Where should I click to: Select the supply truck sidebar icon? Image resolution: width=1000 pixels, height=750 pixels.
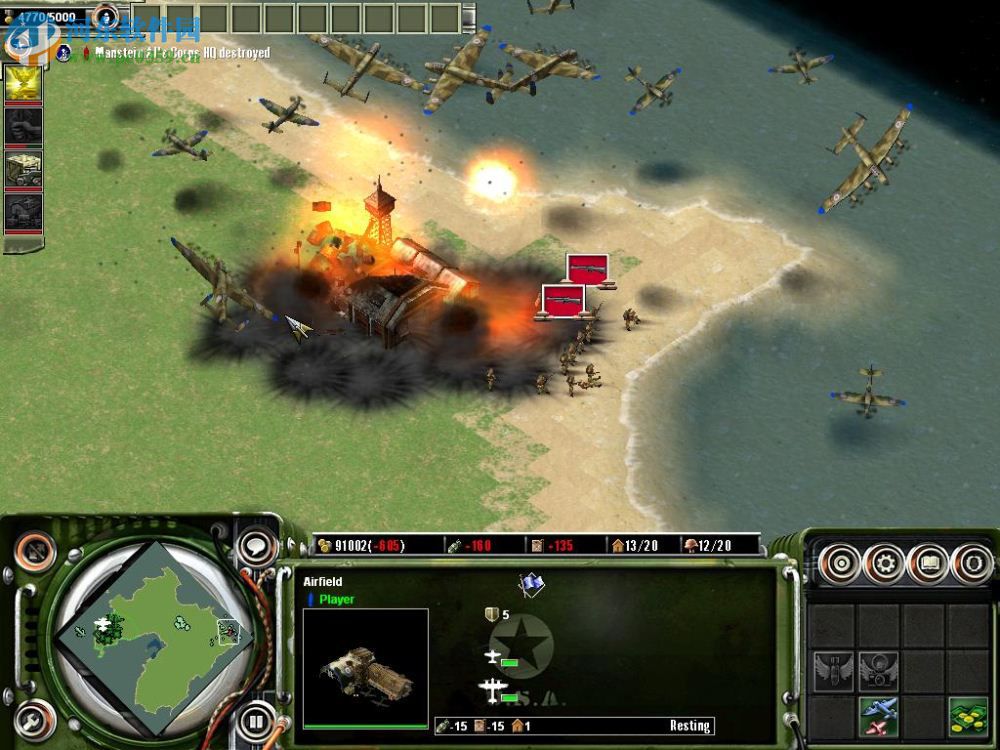[23, 168]
